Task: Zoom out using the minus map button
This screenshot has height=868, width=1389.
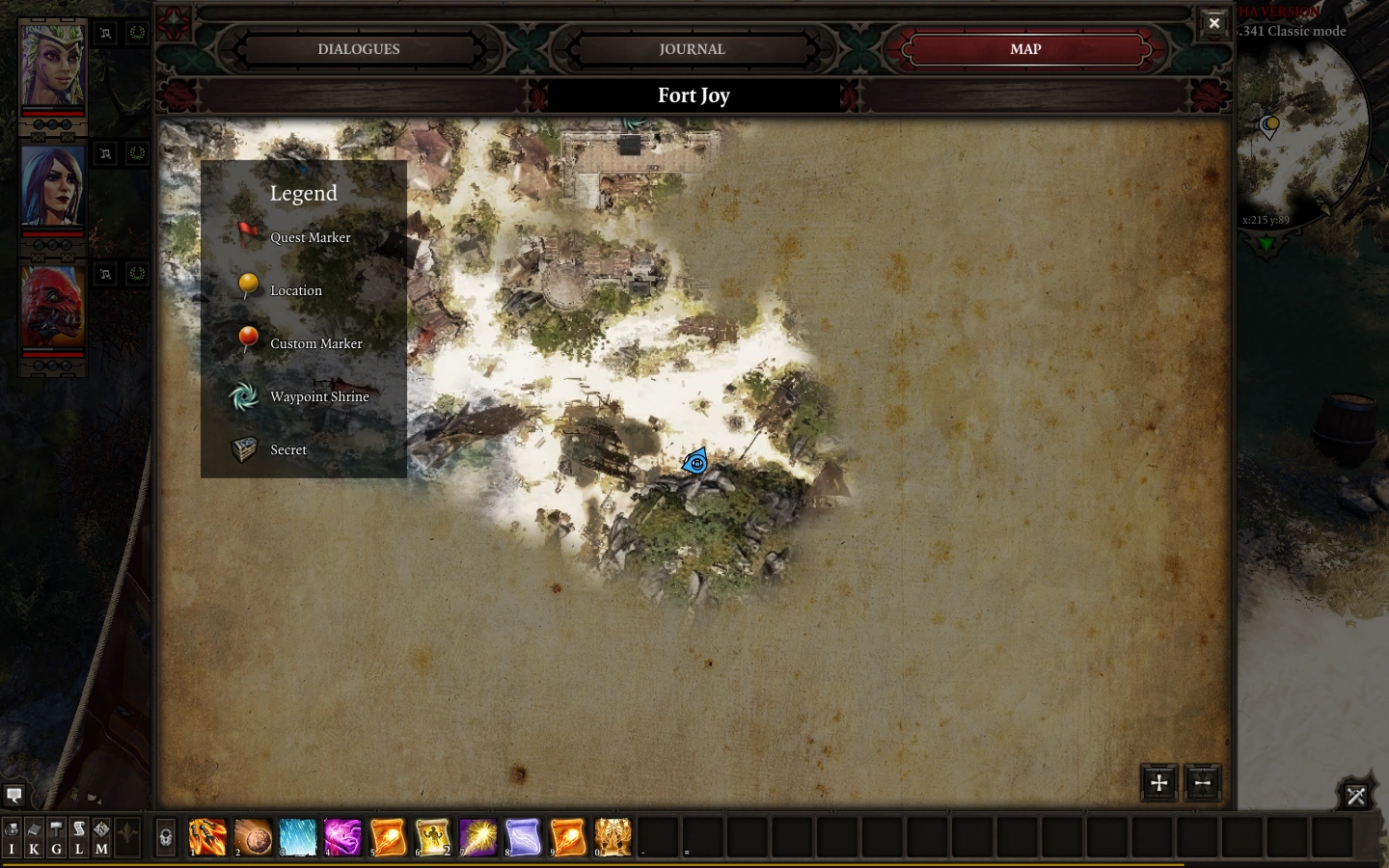Action: 1203,783
